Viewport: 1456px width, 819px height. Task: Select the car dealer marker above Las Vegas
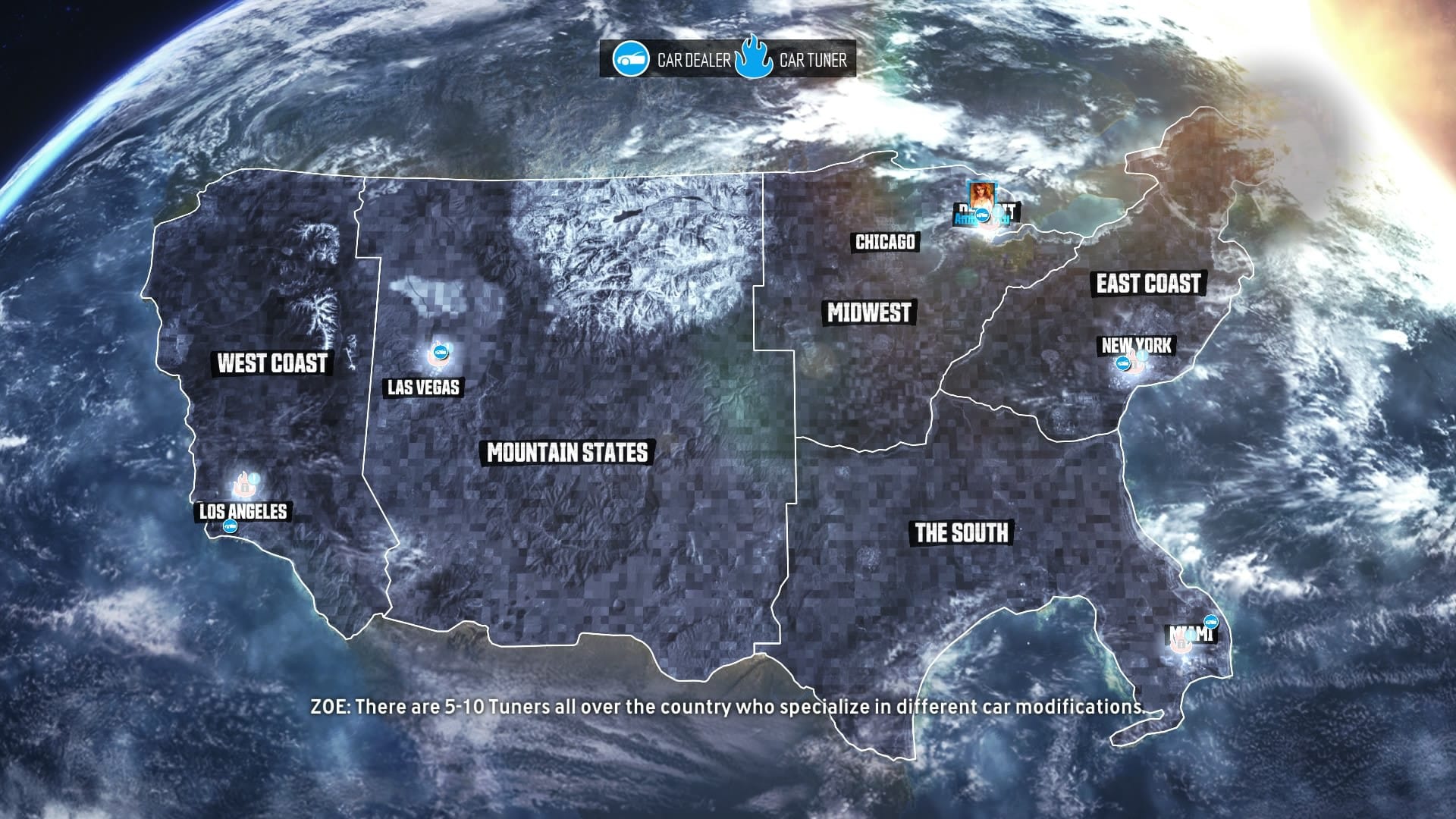[x=438, y=351]
